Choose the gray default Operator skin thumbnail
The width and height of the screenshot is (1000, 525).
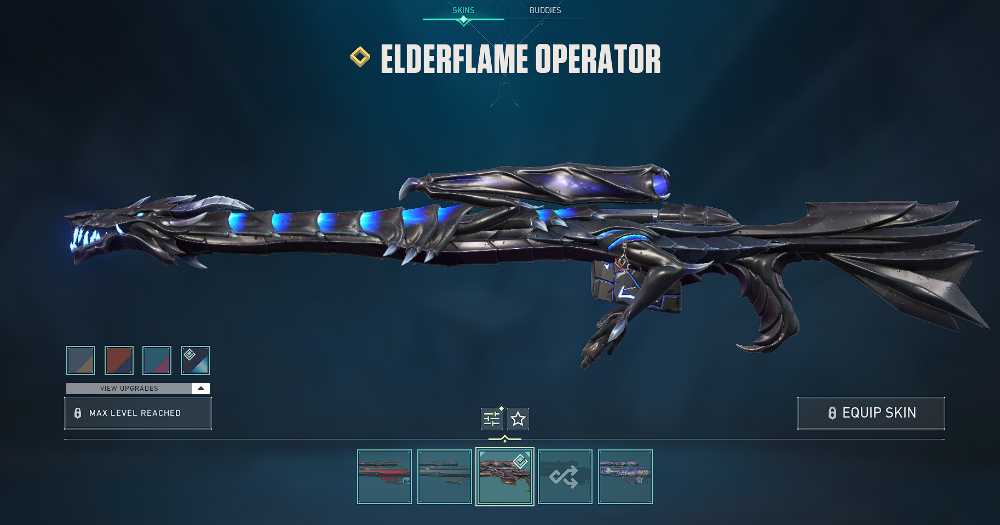[444, 476]
